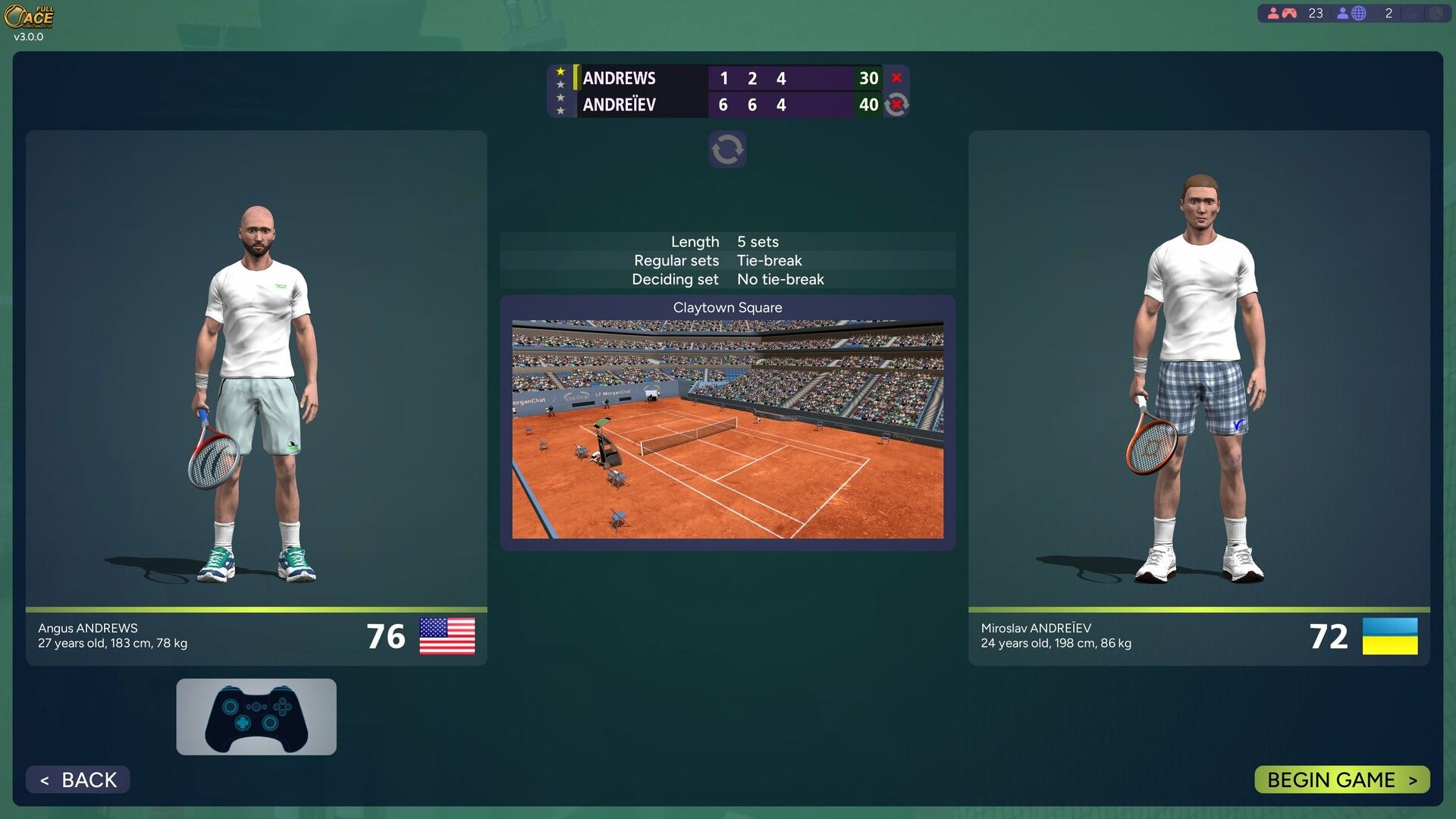Click Angus Andrews' skill level bar

(256, 609)
